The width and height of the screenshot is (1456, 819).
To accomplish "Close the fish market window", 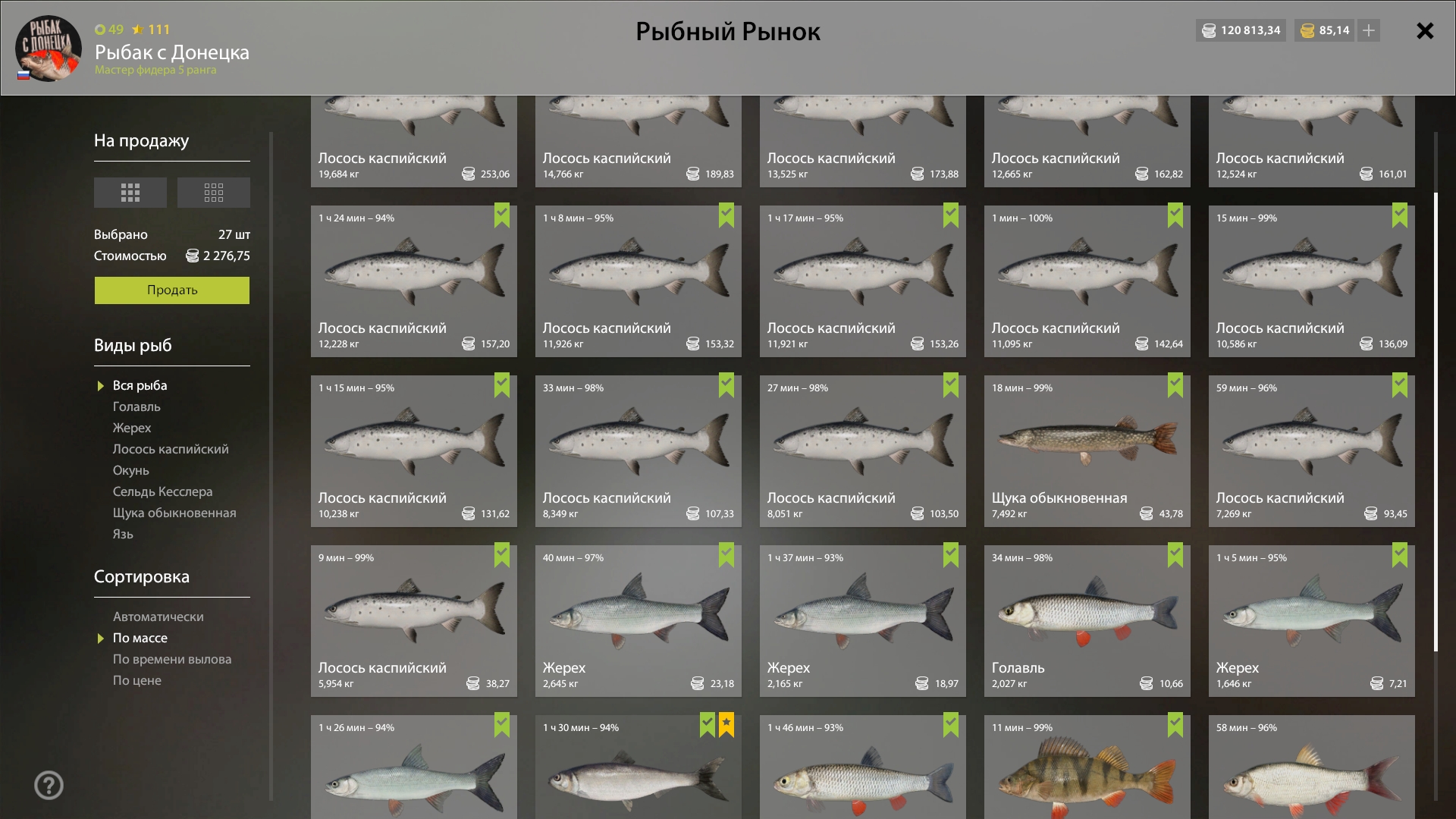I will pyautogui.click(x=1425, y=31).
